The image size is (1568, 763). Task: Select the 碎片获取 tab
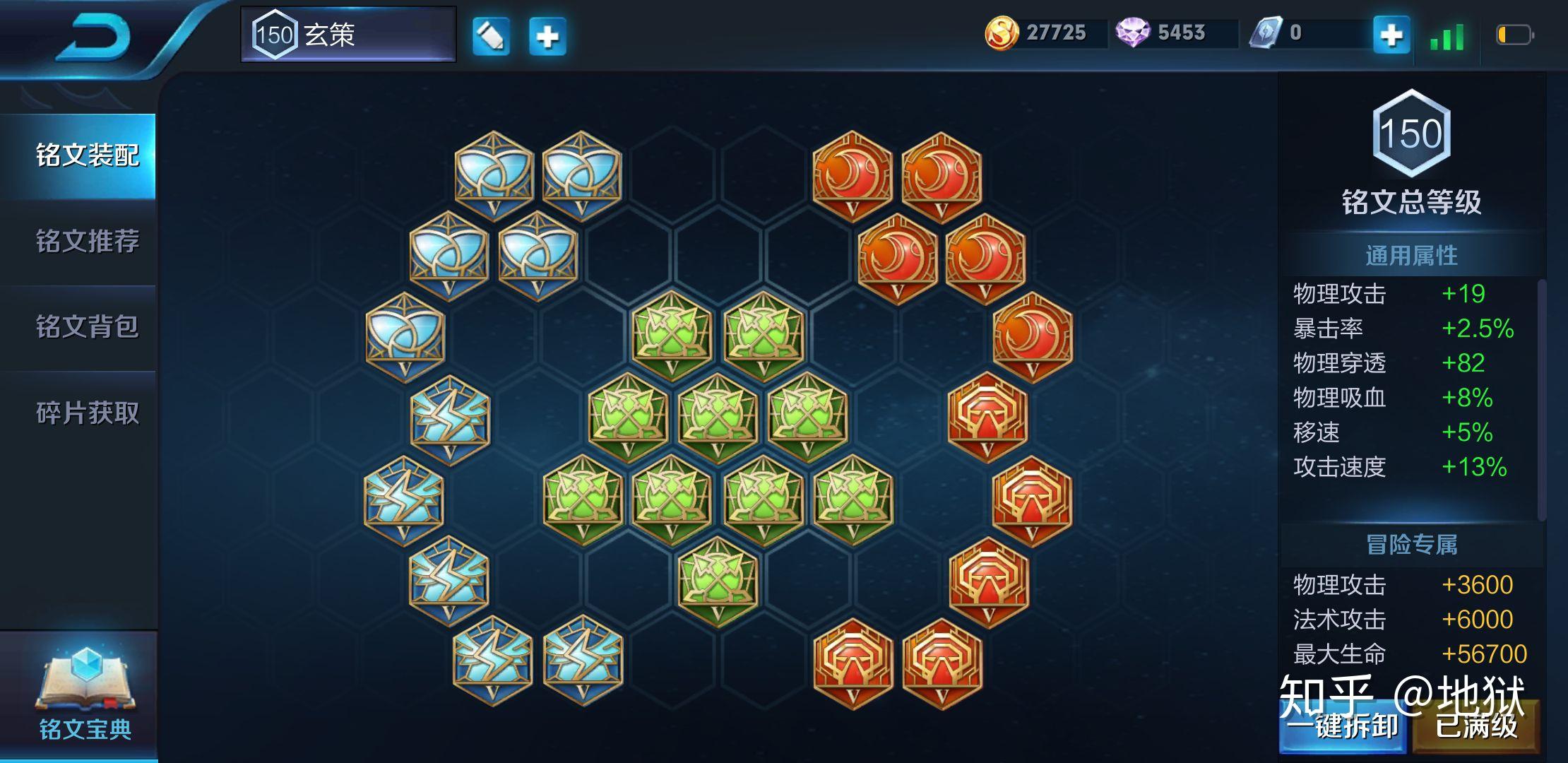click(x=86, y=413)
